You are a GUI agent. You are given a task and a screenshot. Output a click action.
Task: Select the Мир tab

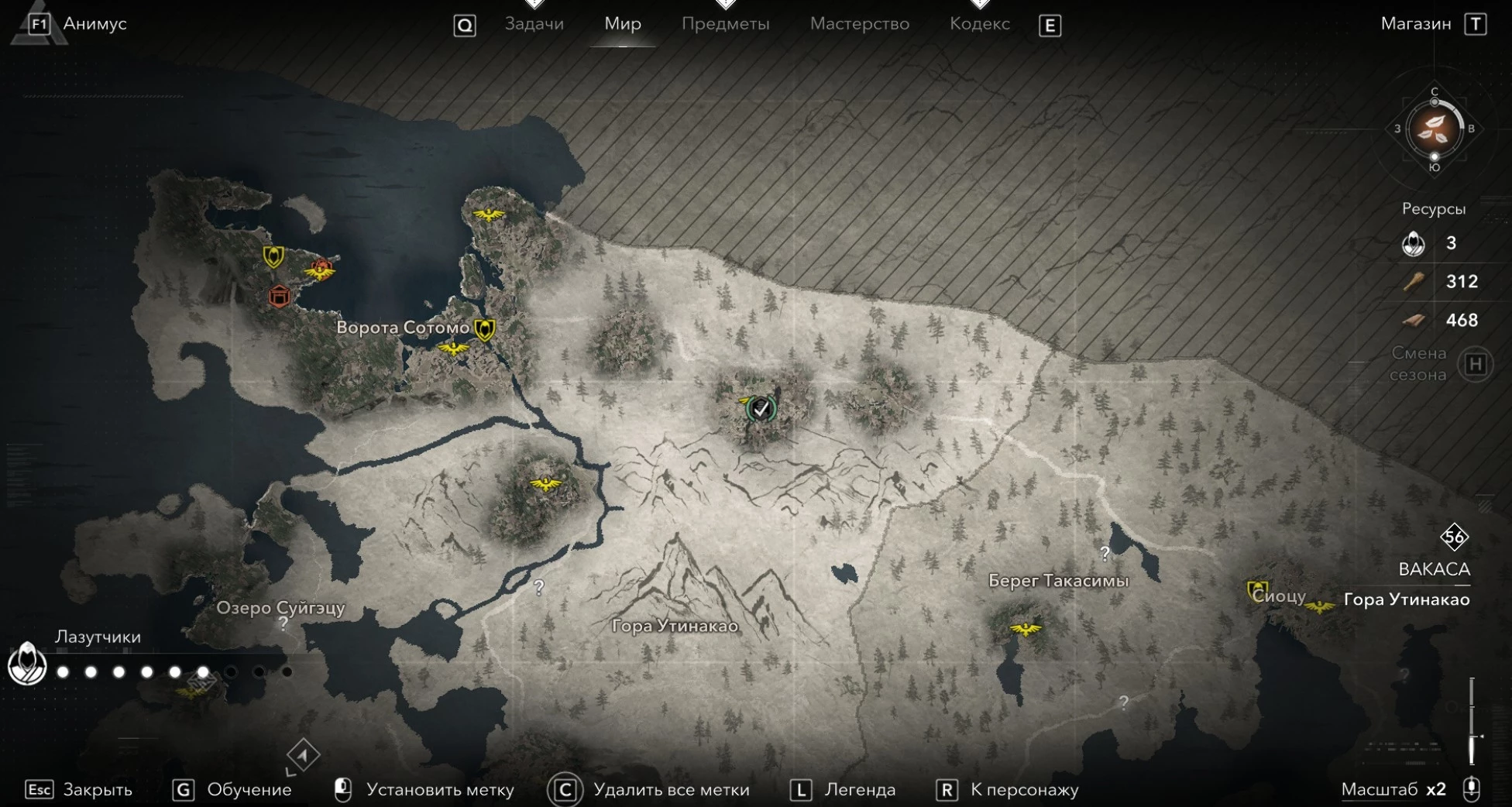[622, 24]
